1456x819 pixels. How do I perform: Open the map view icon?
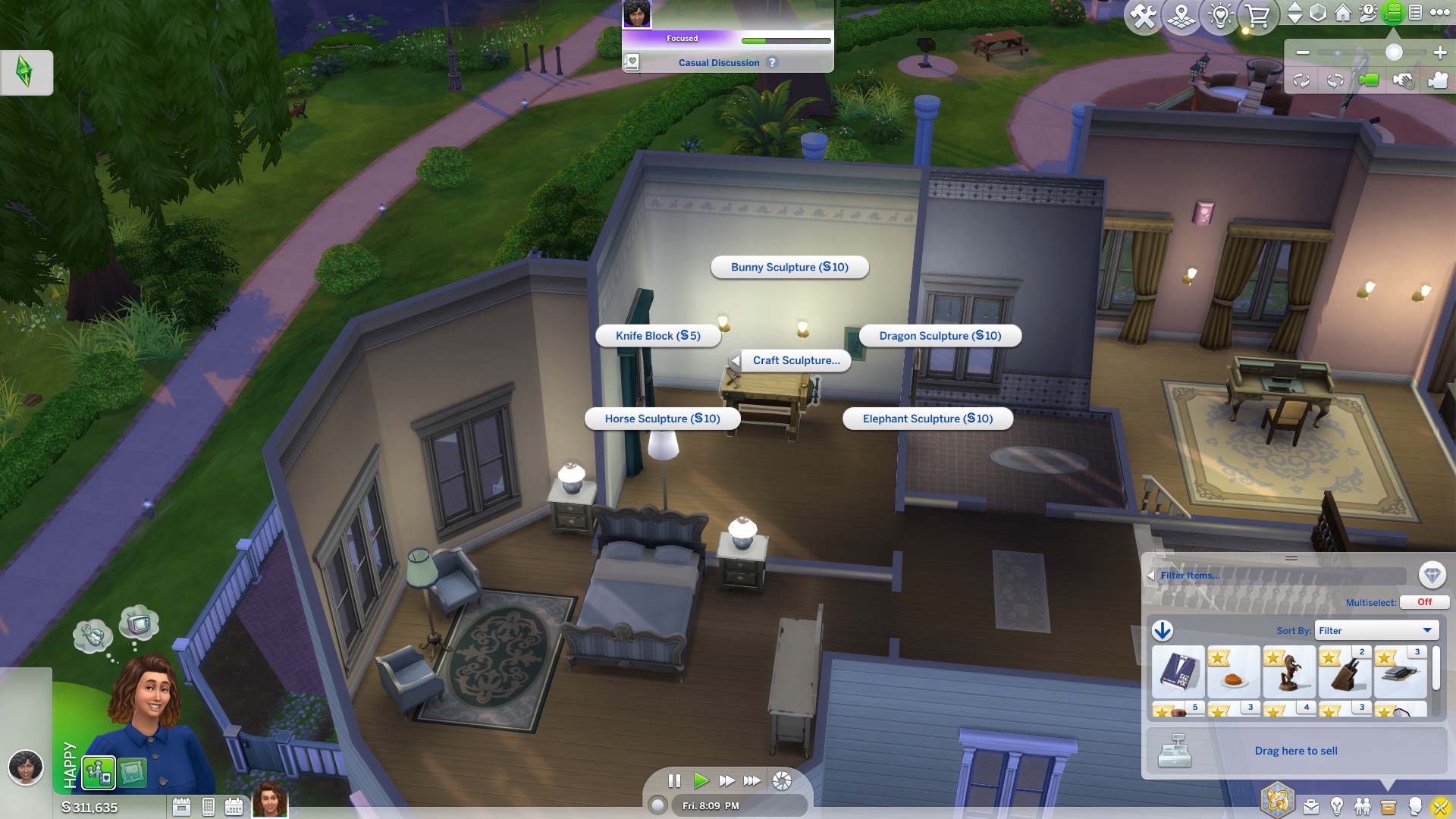pyautogui.click(x=1181, y=12)
